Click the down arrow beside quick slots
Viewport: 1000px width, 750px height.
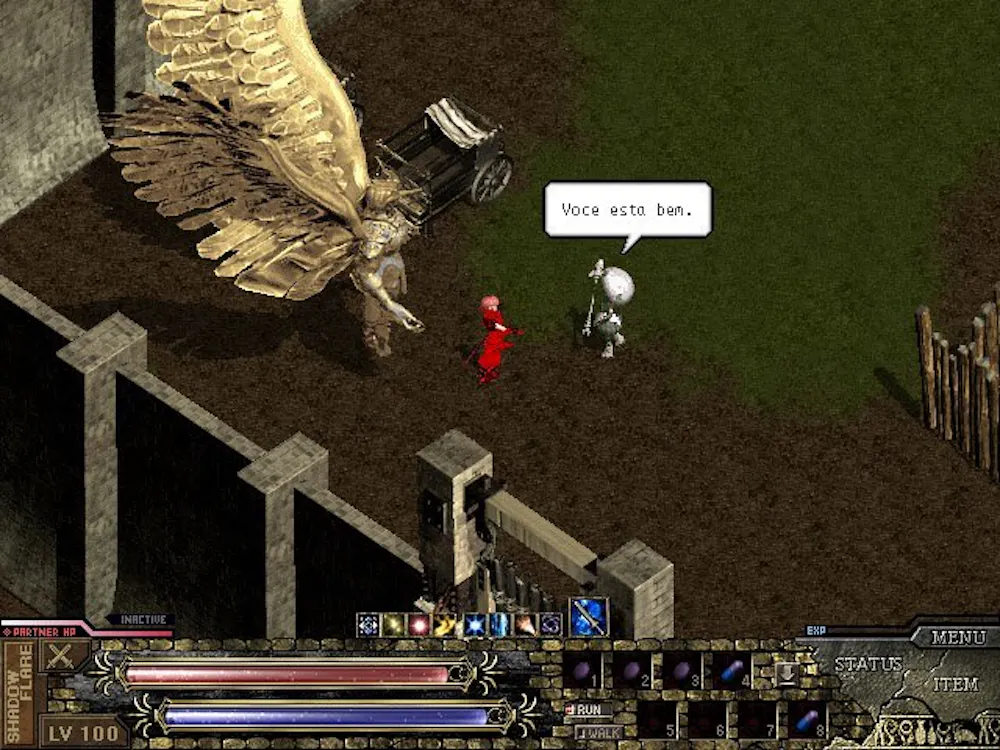787,671
